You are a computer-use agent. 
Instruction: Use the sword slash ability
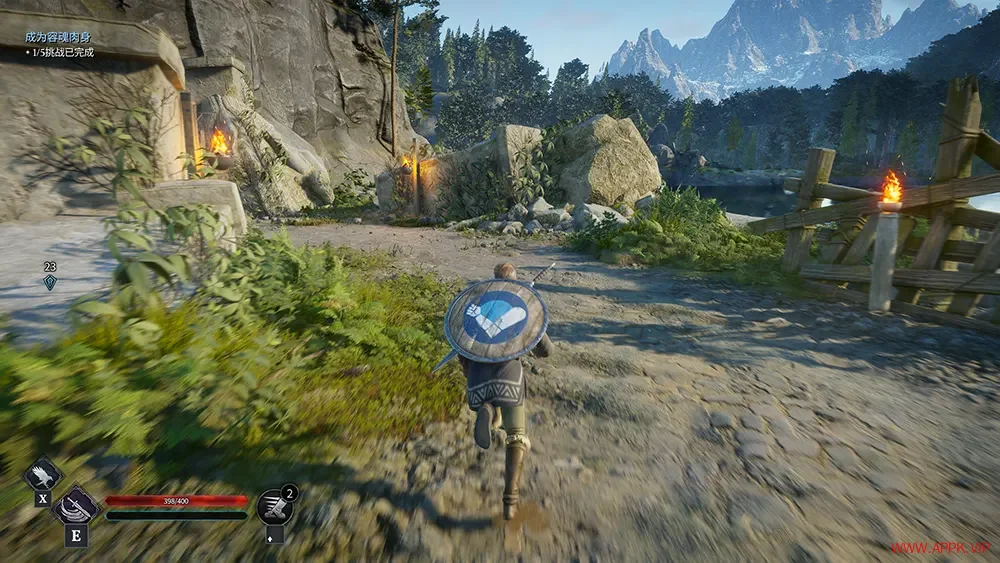pyautogui.click(x=76, y=505)
